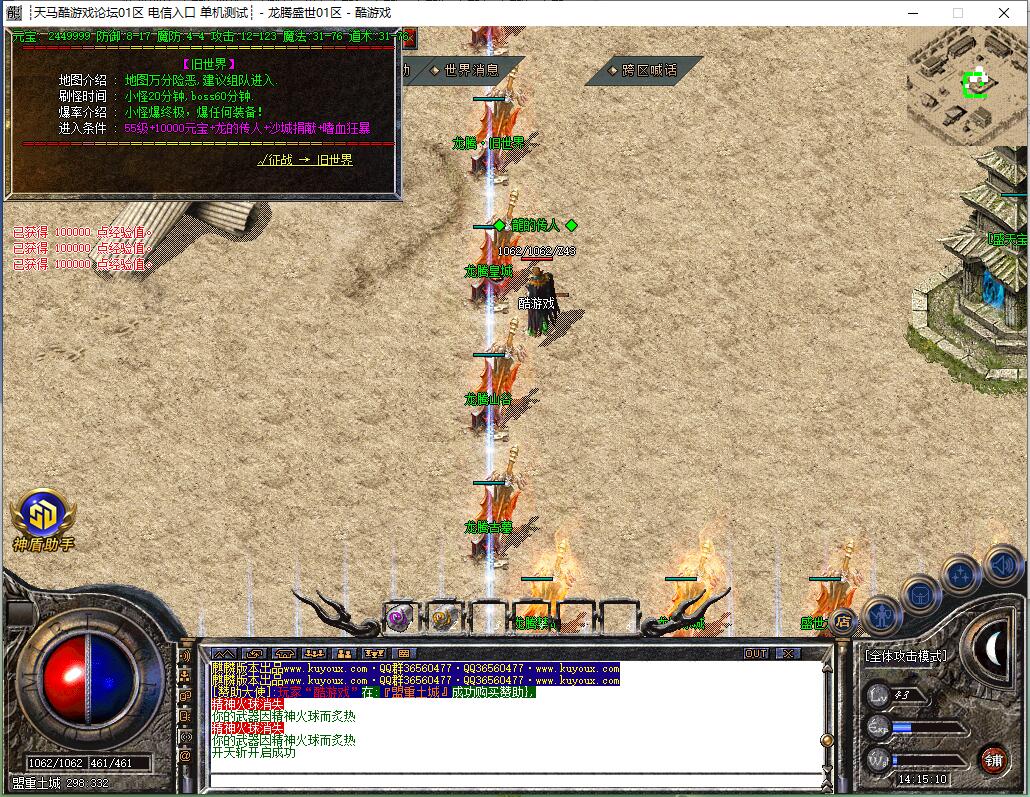This screenshot has height=797, width=1030.
Task: Maximize the game window
Action: 958,13
